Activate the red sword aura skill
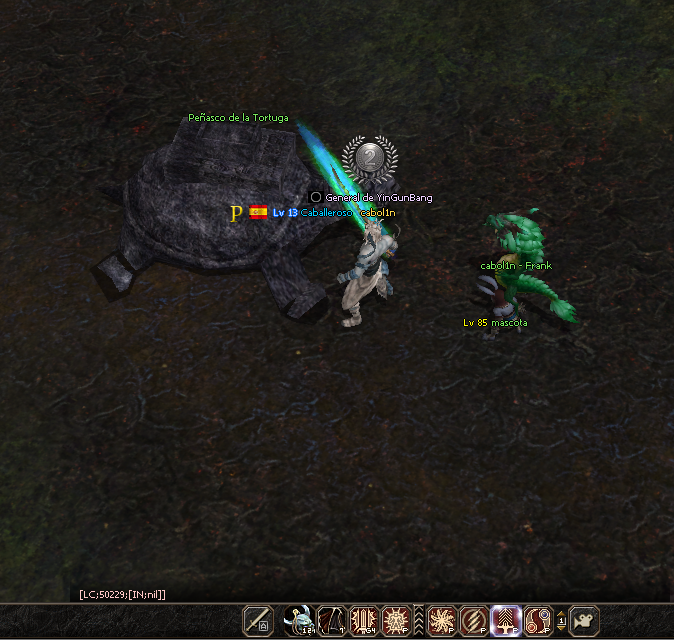 (x=364, y=620)
